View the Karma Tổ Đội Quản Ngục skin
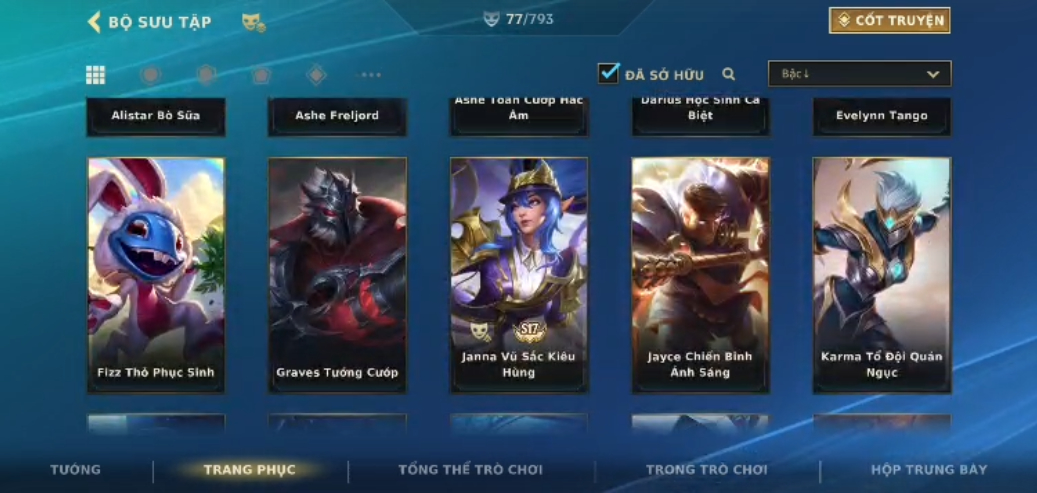The width and height of the screenshot is (1037, 493). point(881,274)
